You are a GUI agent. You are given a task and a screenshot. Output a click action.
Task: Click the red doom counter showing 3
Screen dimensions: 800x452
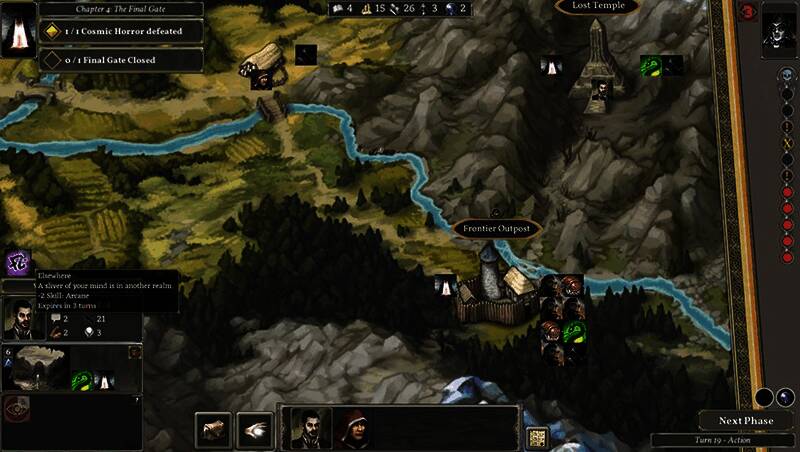click(x=747, y=13)
